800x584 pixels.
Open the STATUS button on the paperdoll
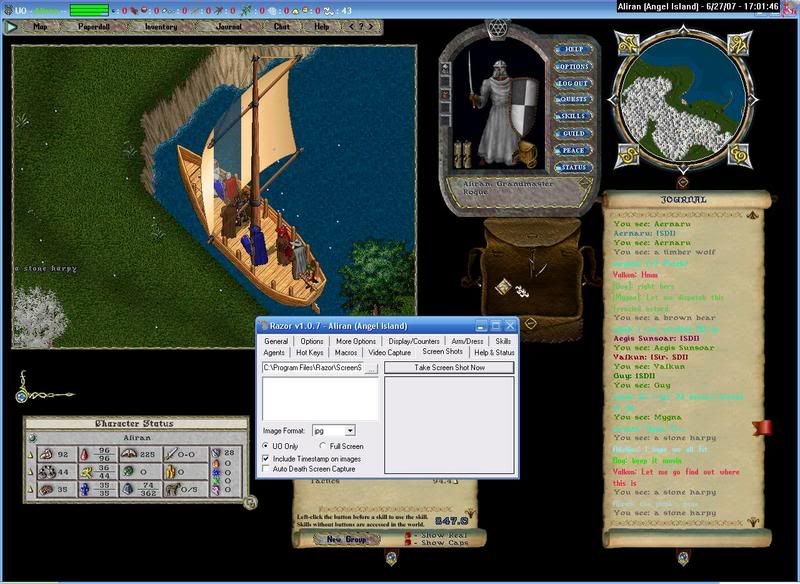tap(573, 167)
